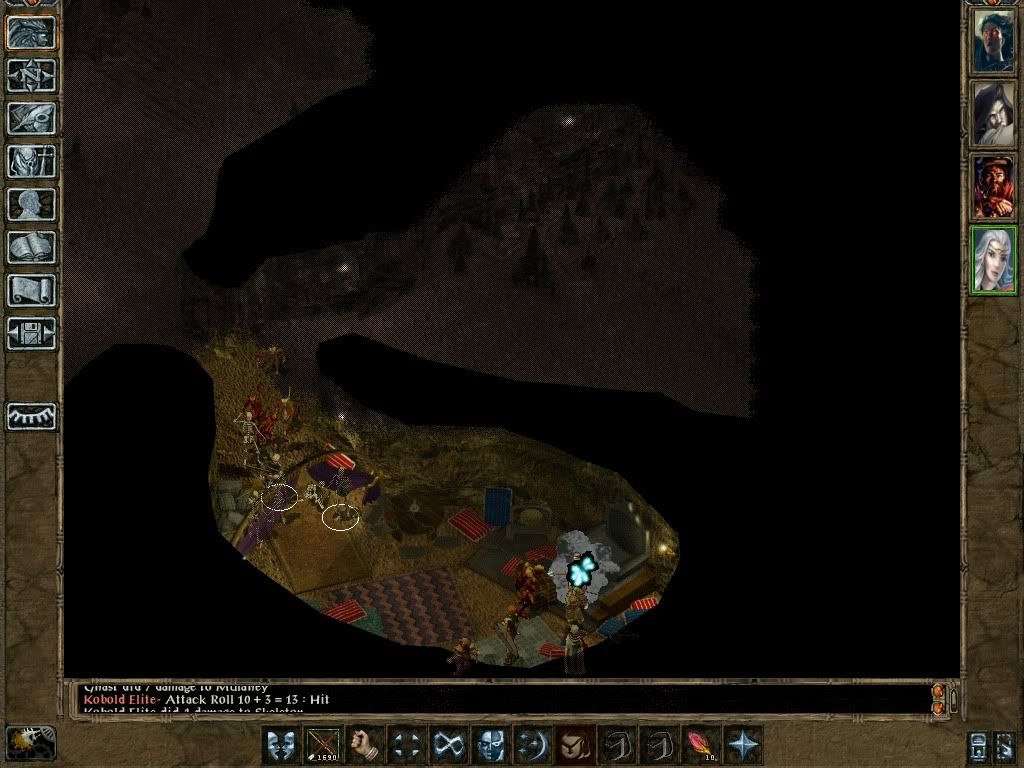Activate the talk action with two faces
This screenshot has height=768, width=1024.
[x=280, y=745]
